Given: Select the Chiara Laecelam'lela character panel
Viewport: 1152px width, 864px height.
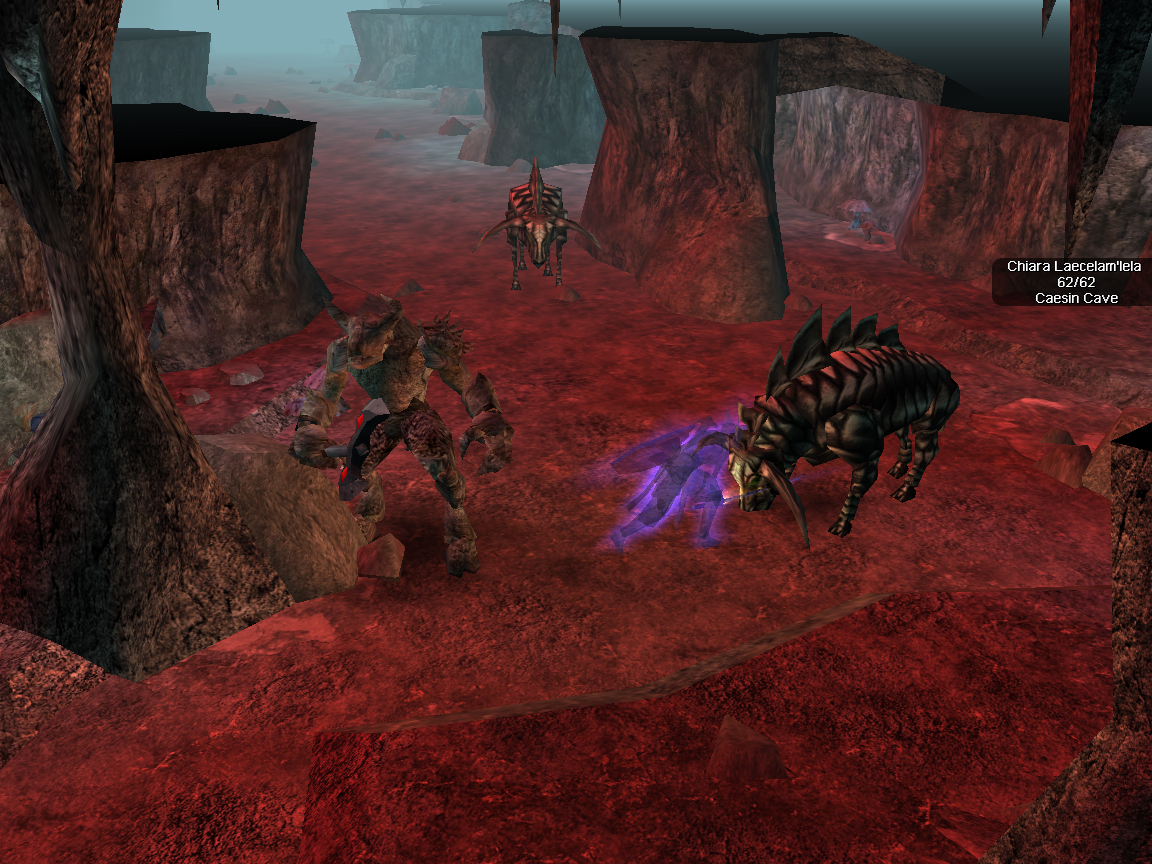Looking at the screenshot, I should (1075, 282).
